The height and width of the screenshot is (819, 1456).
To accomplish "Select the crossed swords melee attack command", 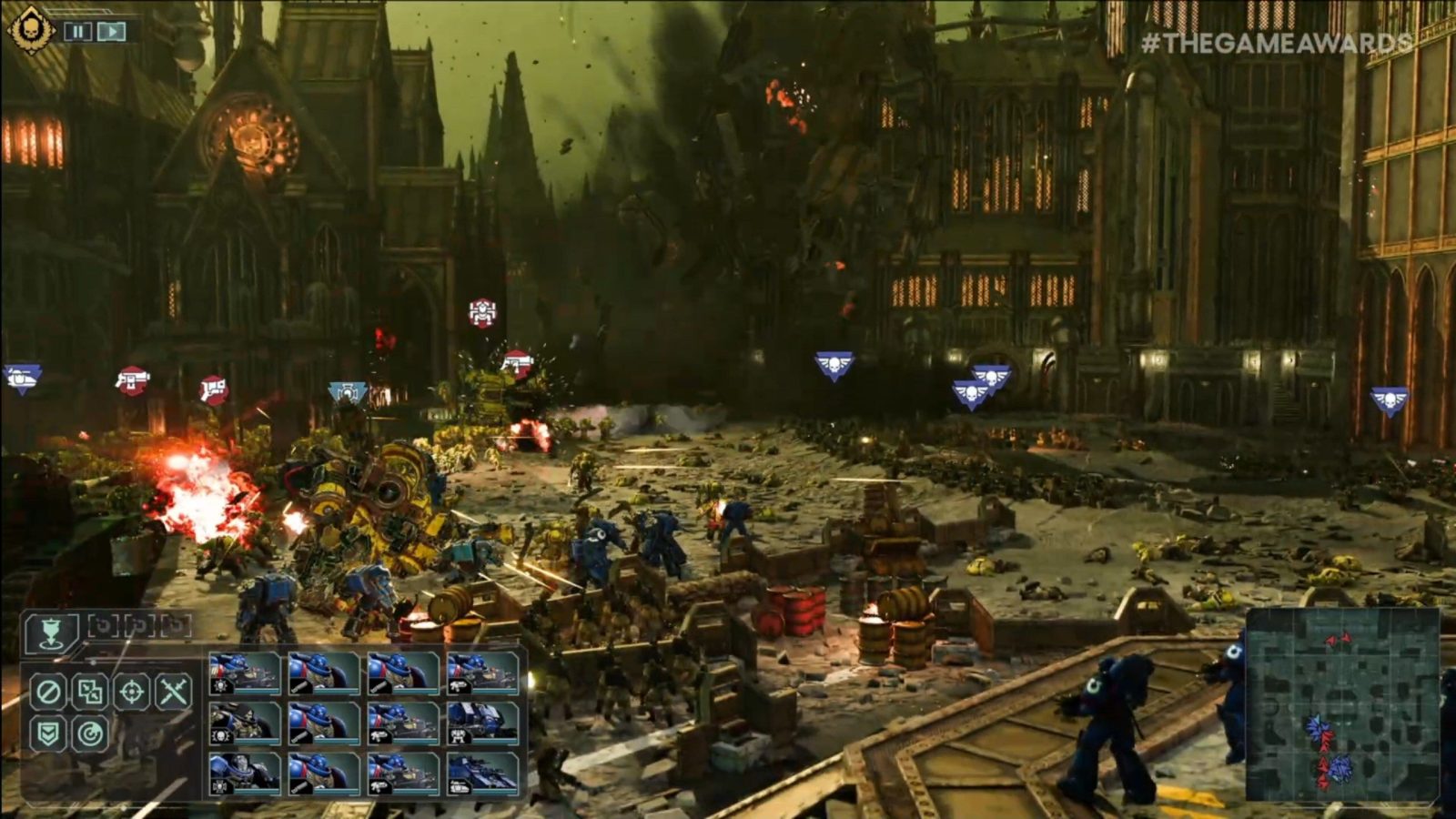I will click(173, 693).
